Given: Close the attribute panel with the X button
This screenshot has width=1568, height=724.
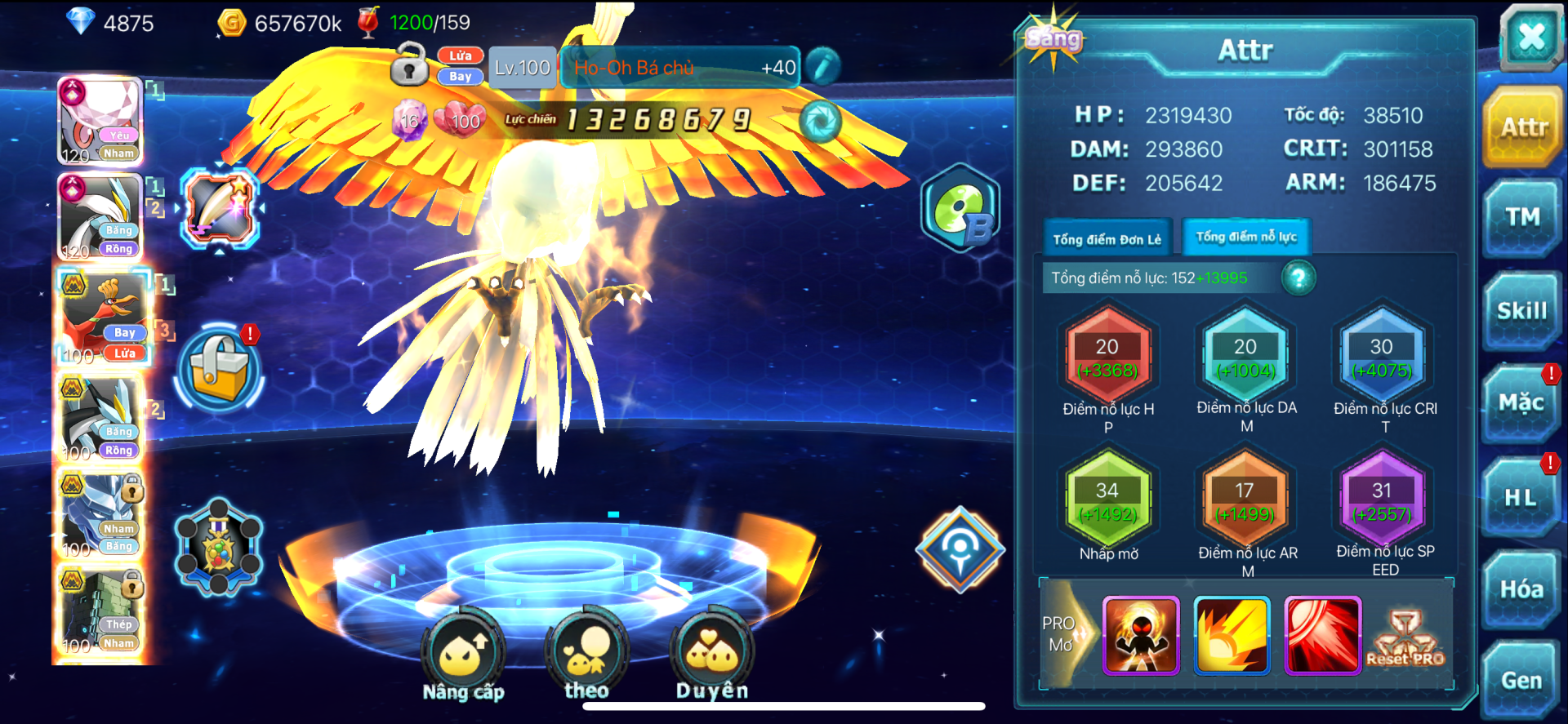Looking at the screenshot, I should point(1530,37).
